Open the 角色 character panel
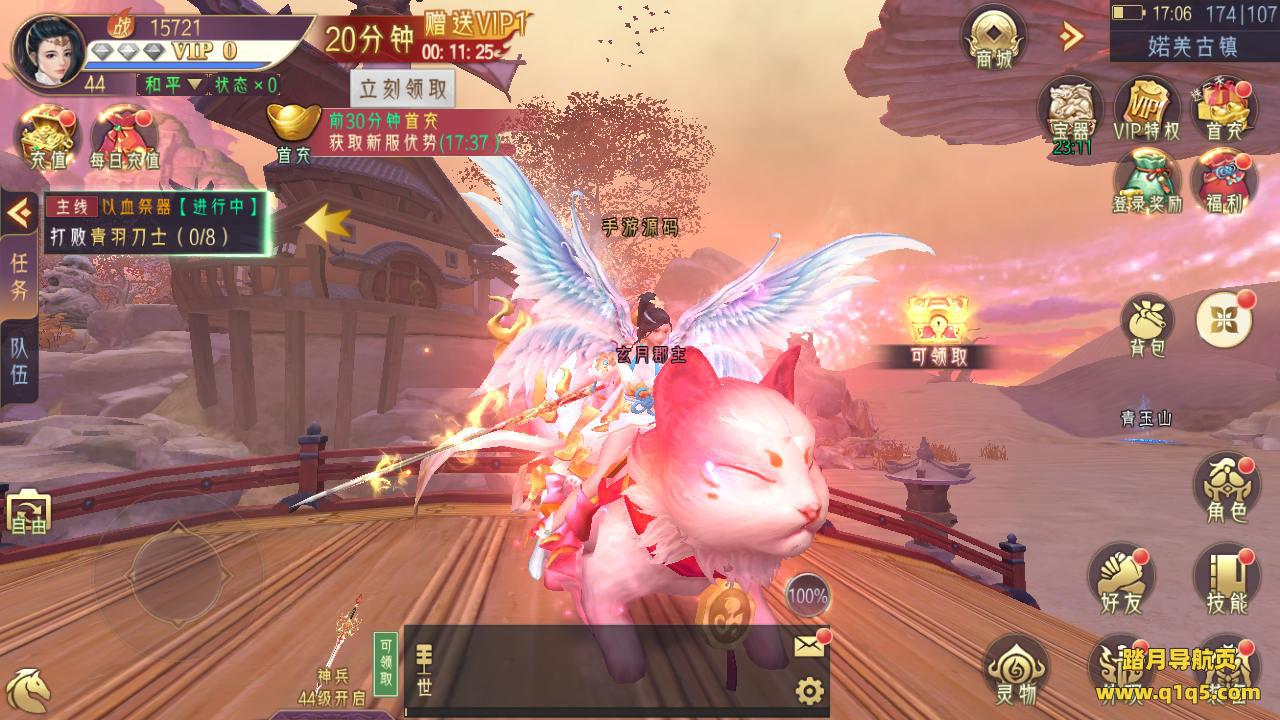This screenshot has width=1280, height=720. coord(1226,489)
